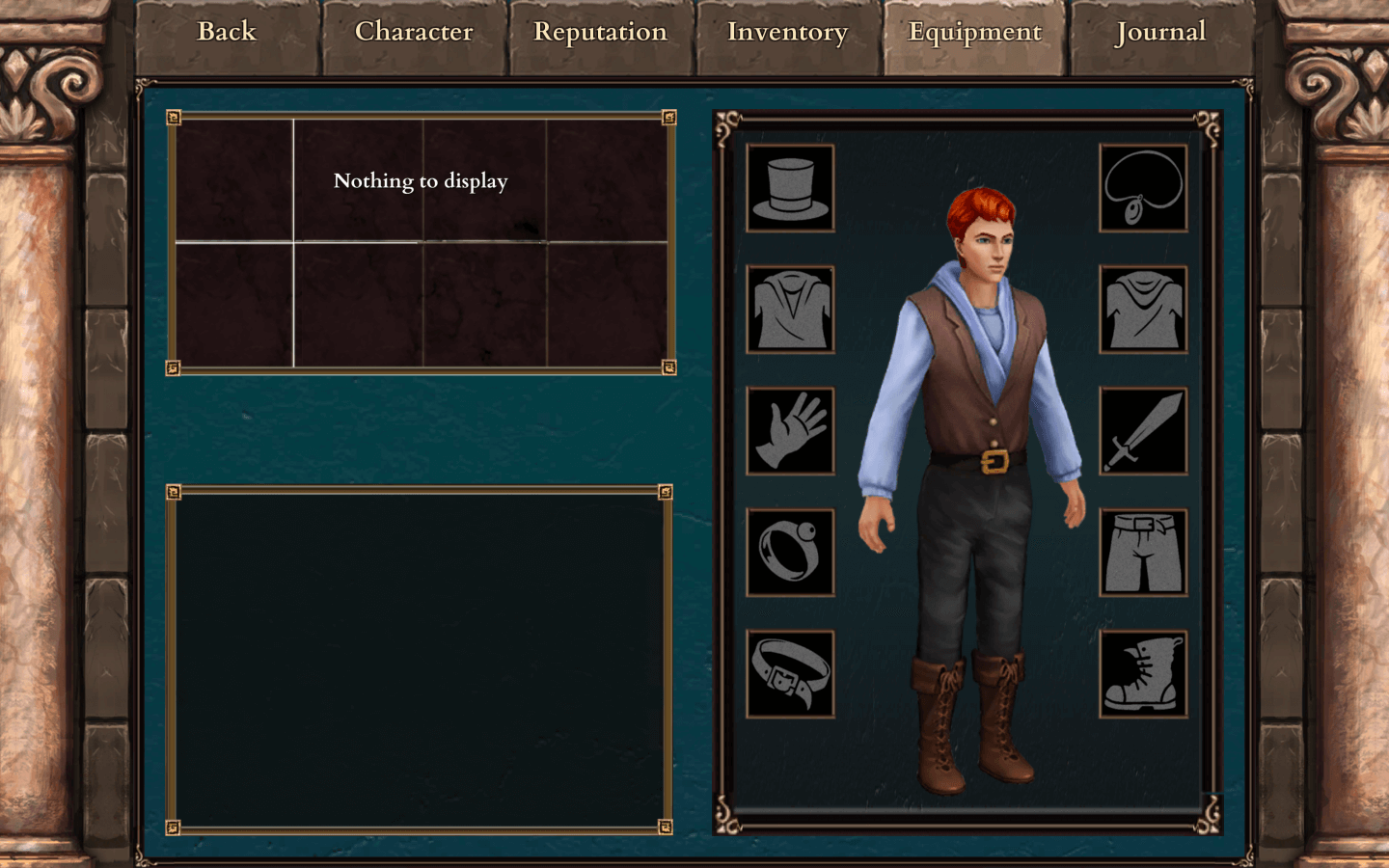Open the necklace amulet slot

(x=1143, y=188)
